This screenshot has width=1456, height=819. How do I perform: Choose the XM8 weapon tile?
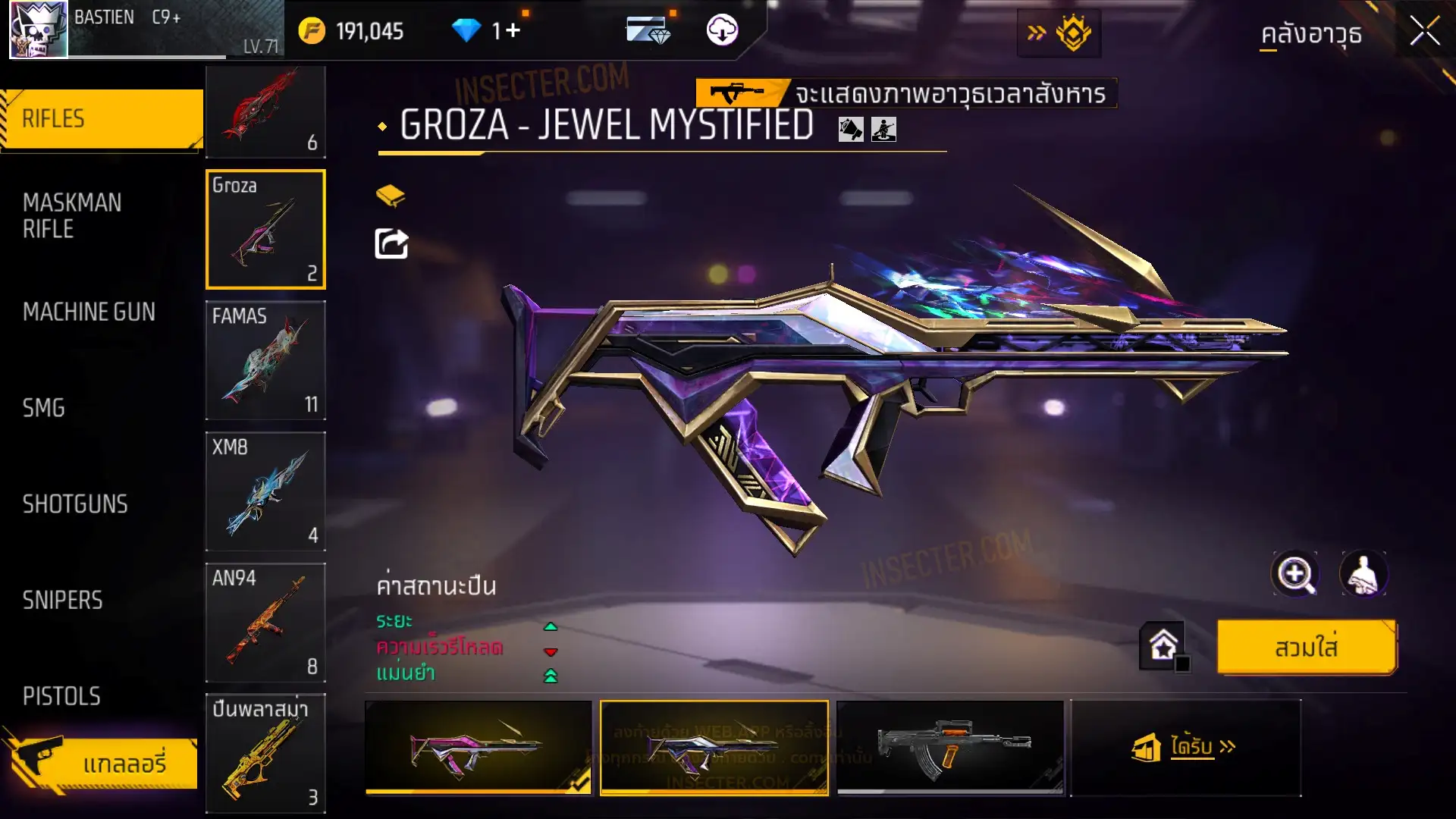pos(265,491)
